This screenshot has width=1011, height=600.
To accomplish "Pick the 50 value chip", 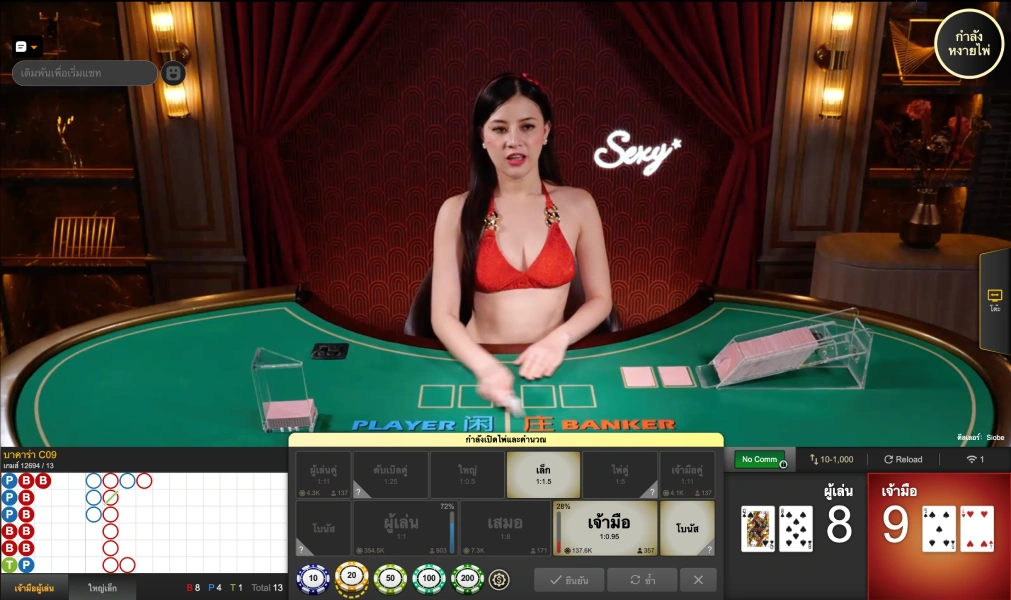I will (390, 578).
